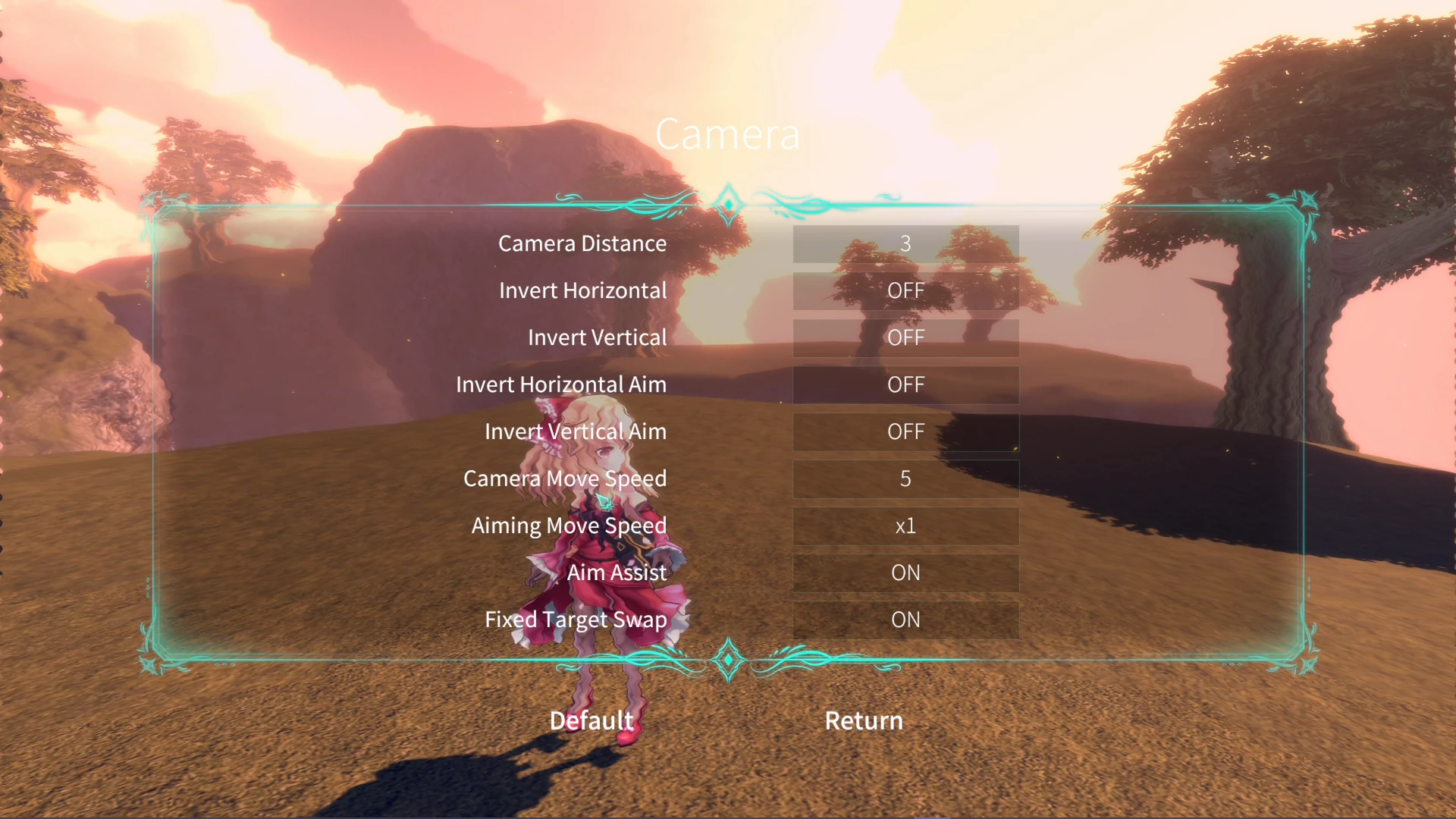This screenshot has height=819, width=1456.
Task: Turn off Fixed Target Swap
Action: [x=905, y=620]
